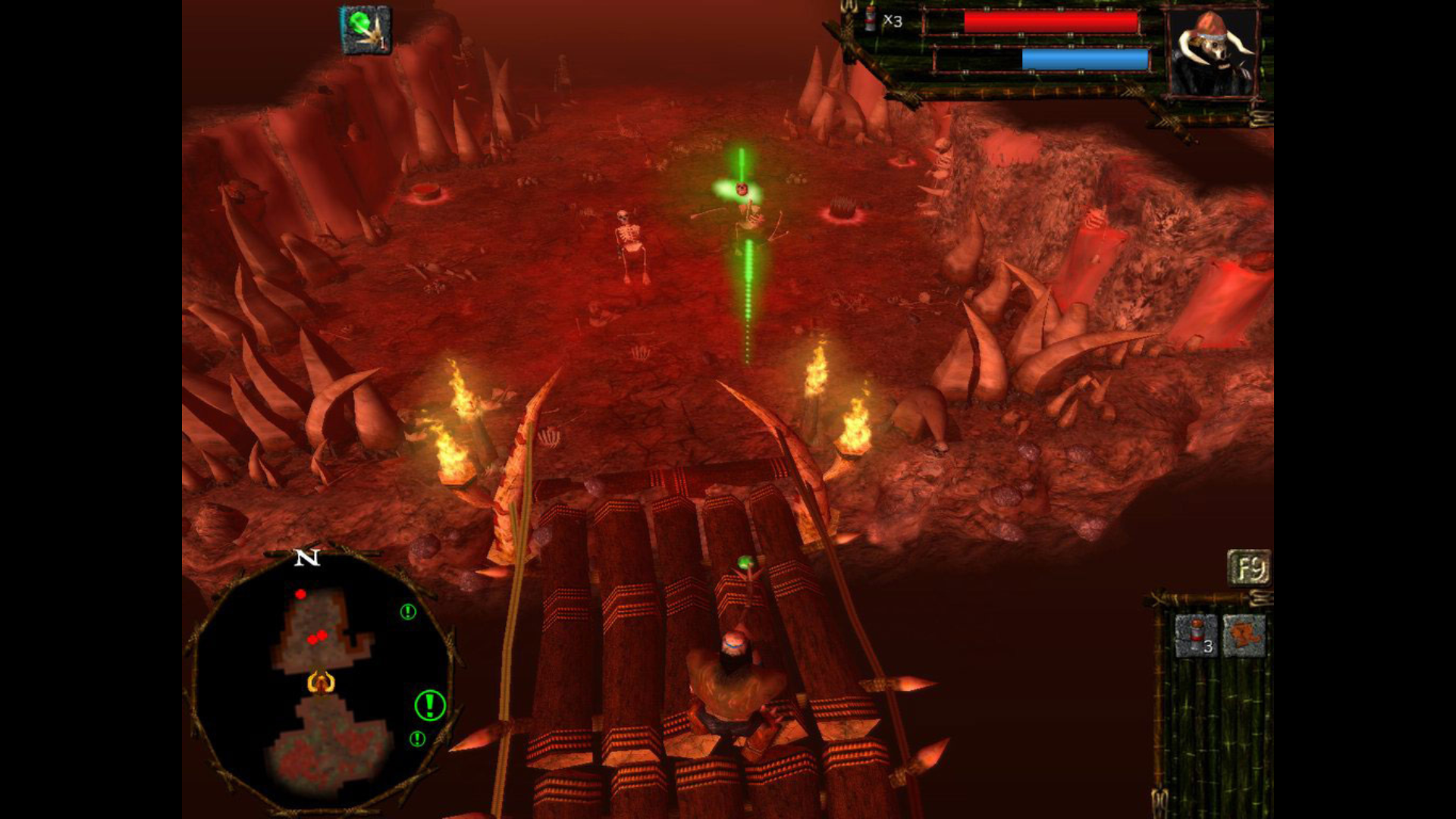Click the golden horned player marker on minimap
This screenshot has width=1456, height=819.
click(x=321, y=682)
